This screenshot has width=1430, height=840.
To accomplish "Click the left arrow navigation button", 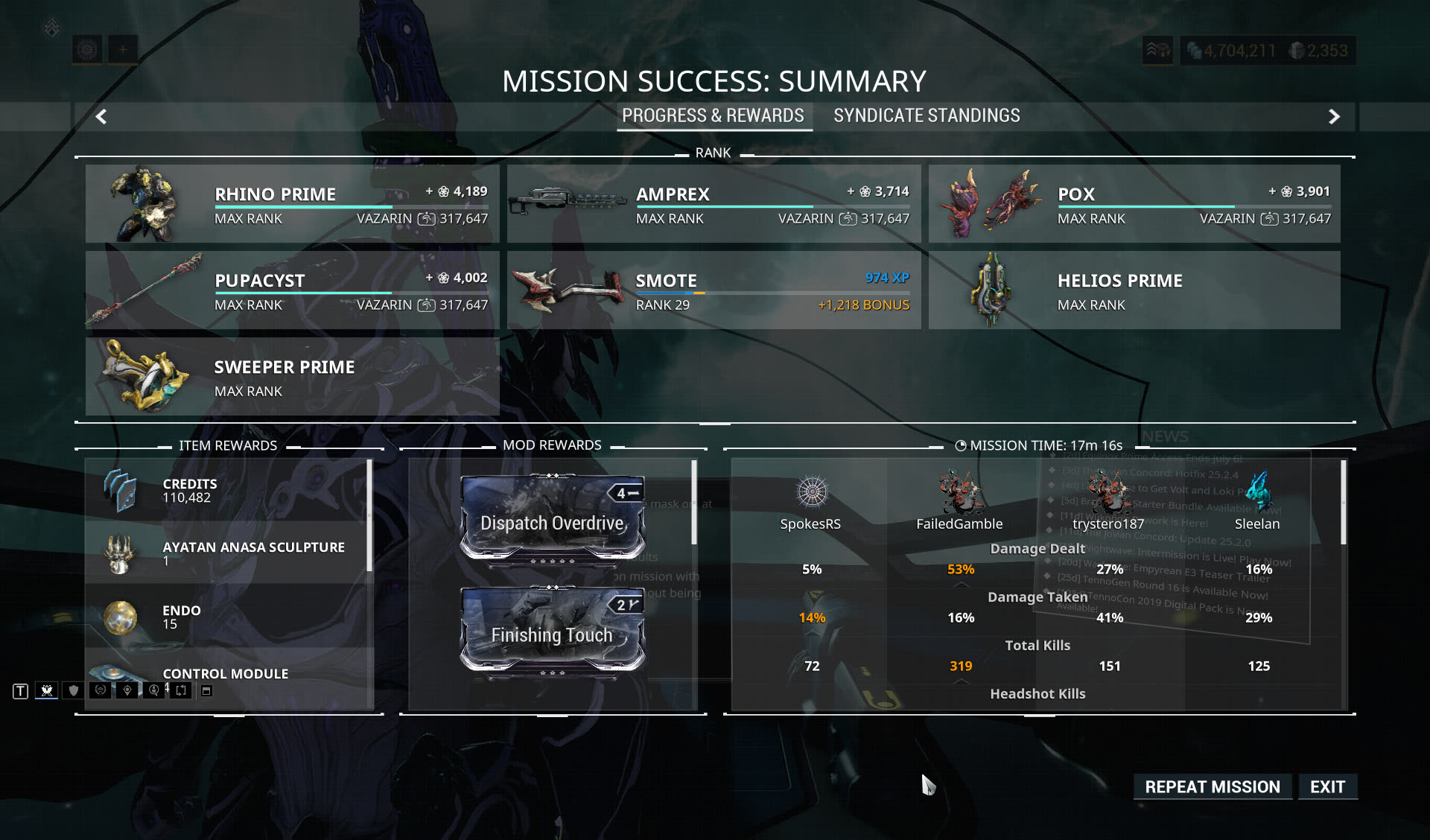I will click(x=101, y=116).
